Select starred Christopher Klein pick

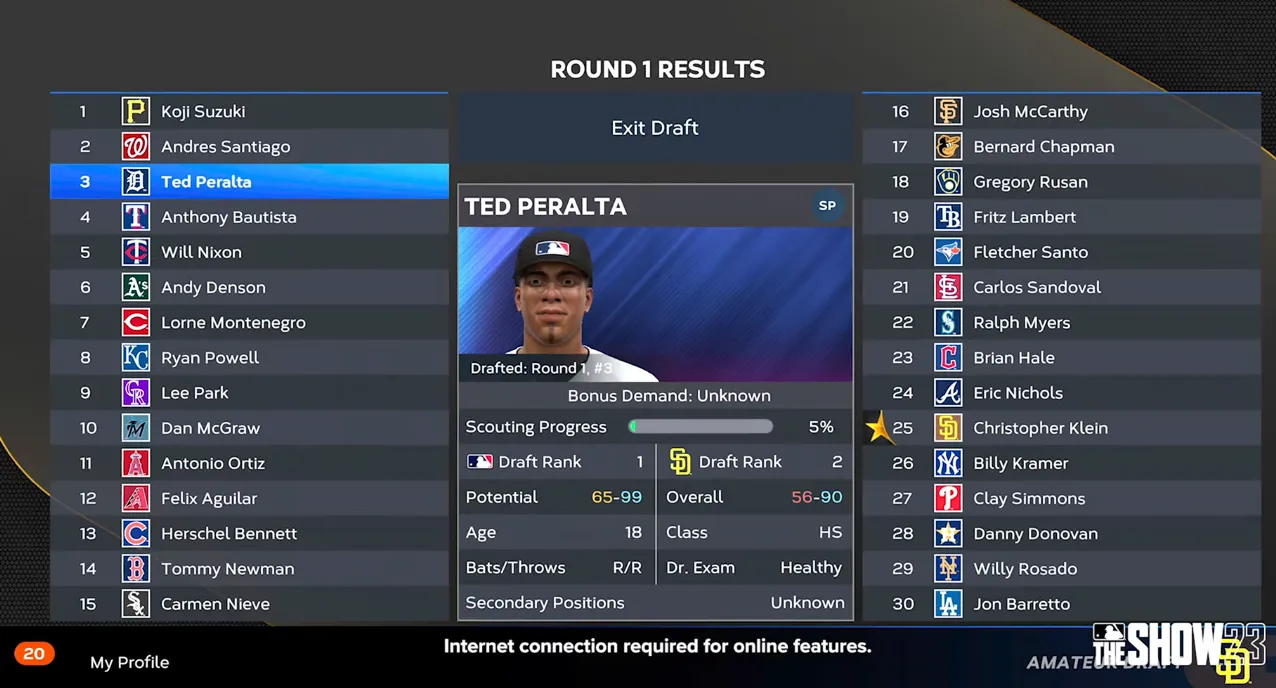1060,428
